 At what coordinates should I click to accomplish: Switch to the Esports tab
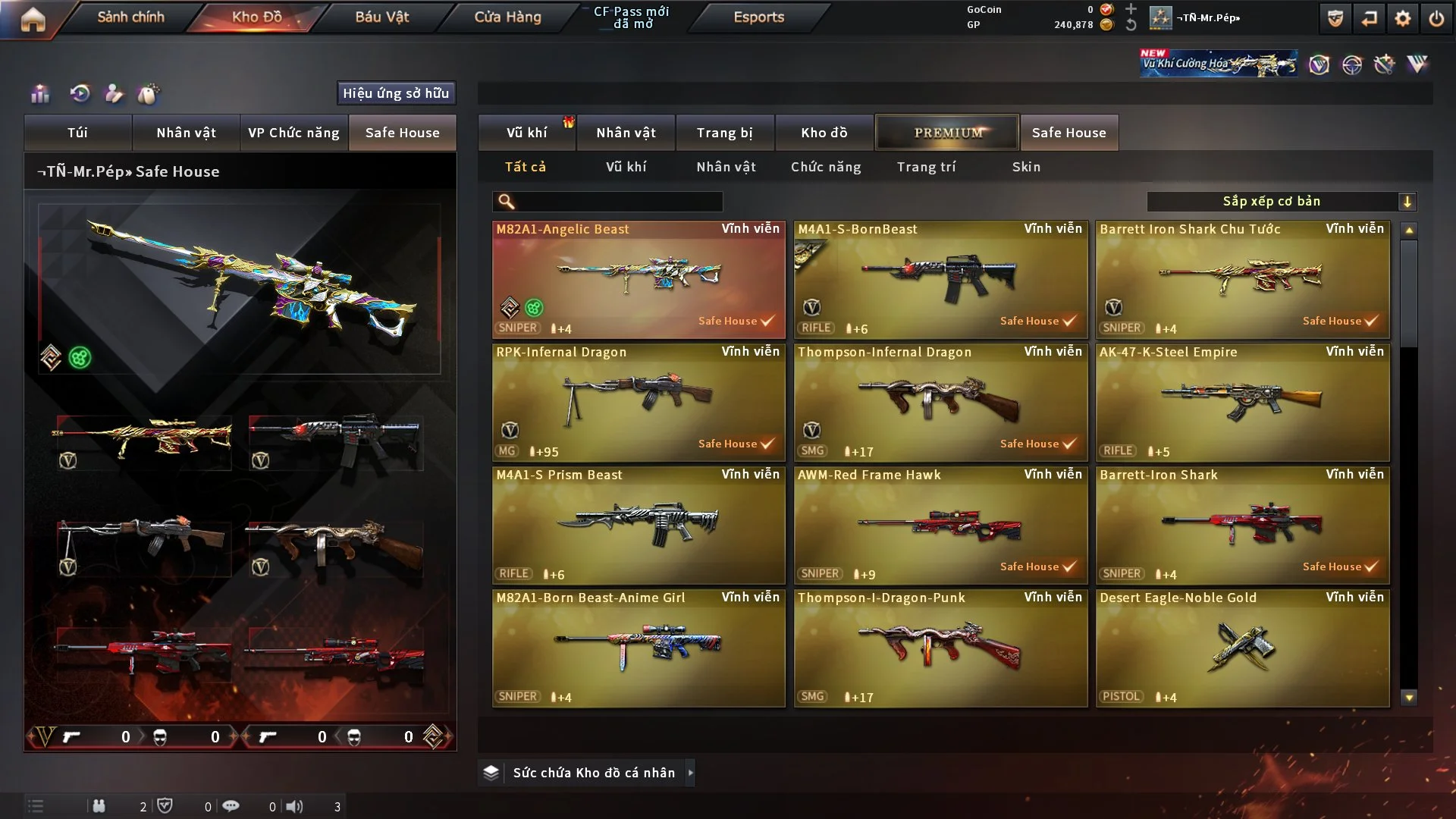(758, 17)
